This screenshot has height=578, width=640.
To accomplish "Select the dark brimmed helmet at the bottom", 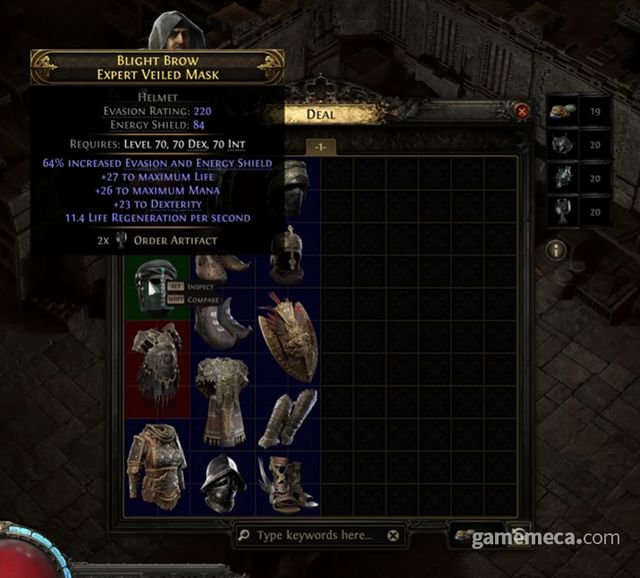I will click(x=222, y=483).
